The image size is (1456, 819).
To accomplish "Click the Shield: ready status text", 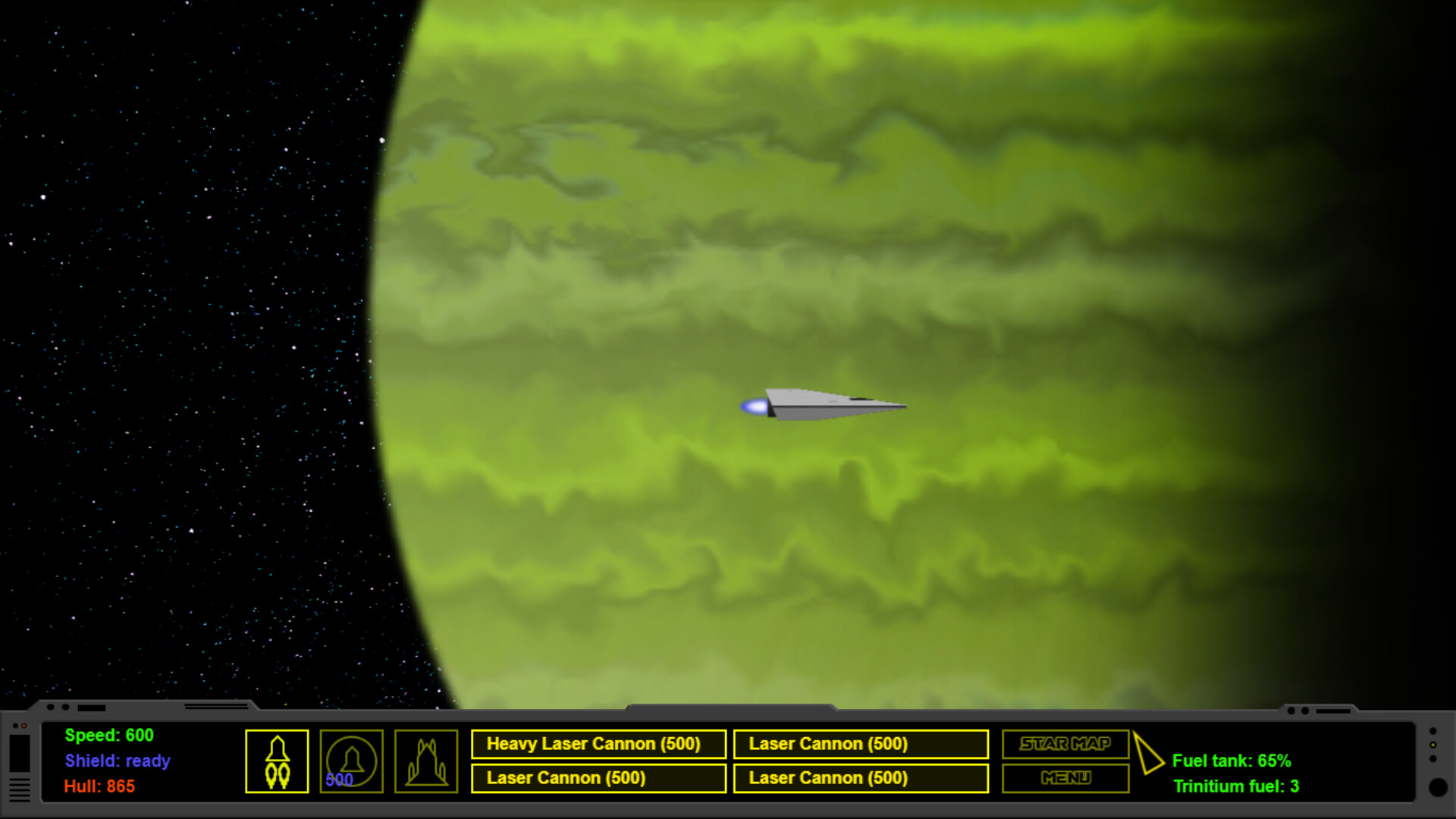I will 118,761.
